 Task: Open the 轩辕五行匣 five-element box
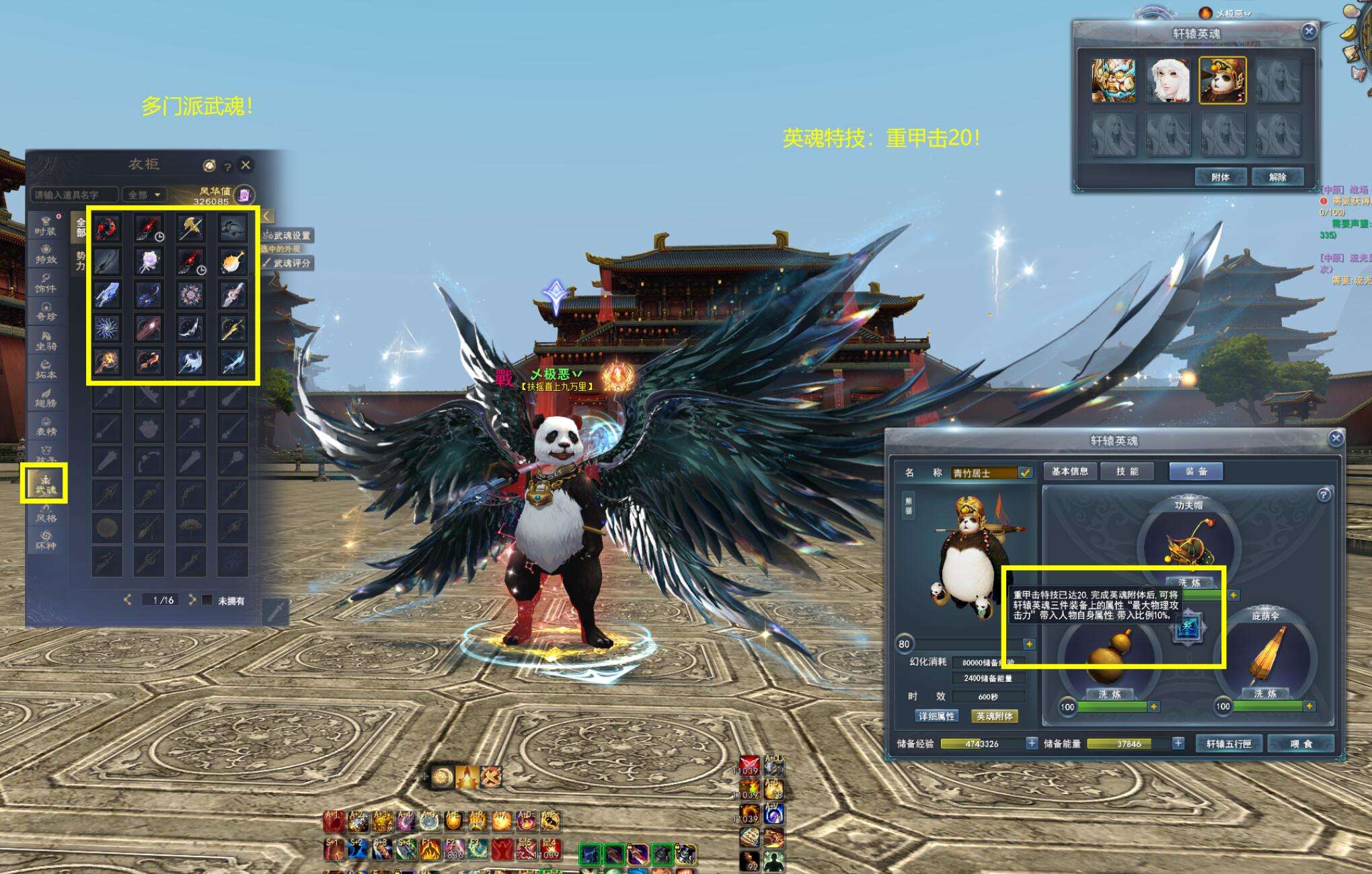(x=1228, y=744)
